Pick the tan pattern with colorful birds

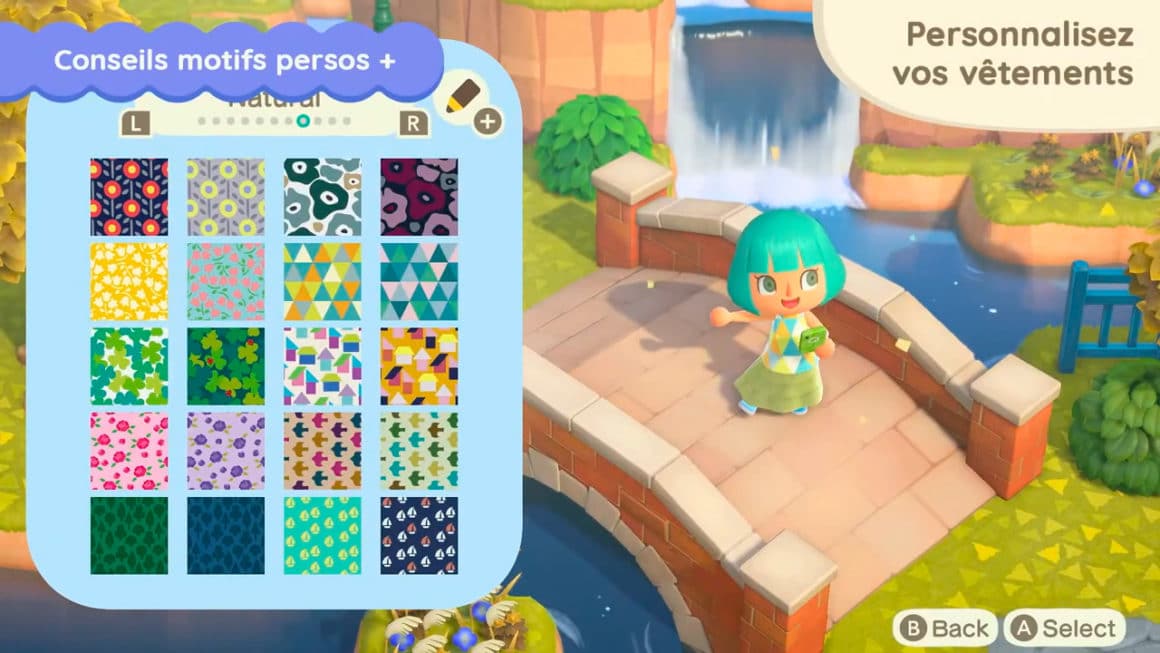point(322,451)
